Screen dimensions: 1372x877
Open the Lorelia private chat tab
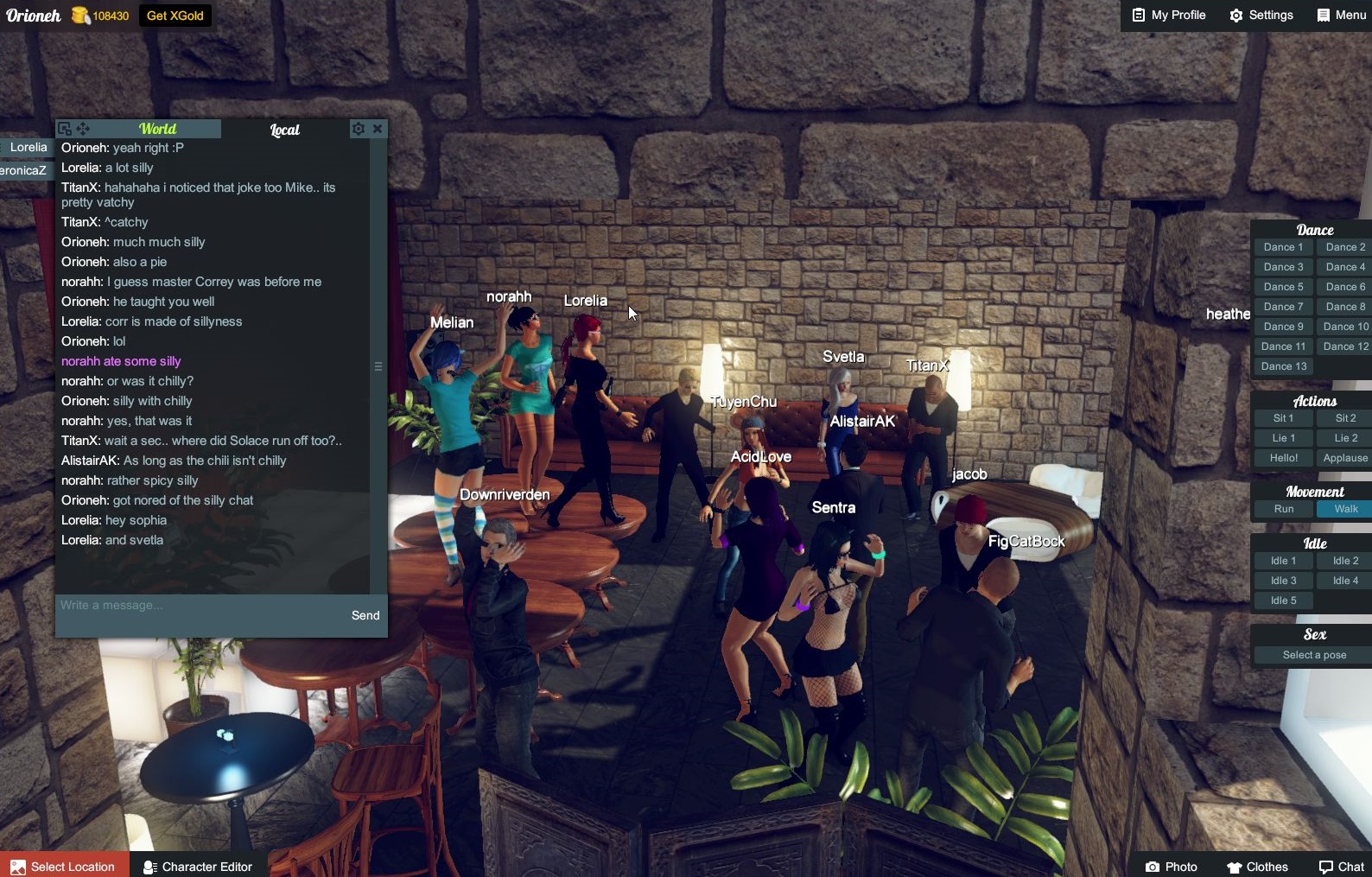(27, 147)
